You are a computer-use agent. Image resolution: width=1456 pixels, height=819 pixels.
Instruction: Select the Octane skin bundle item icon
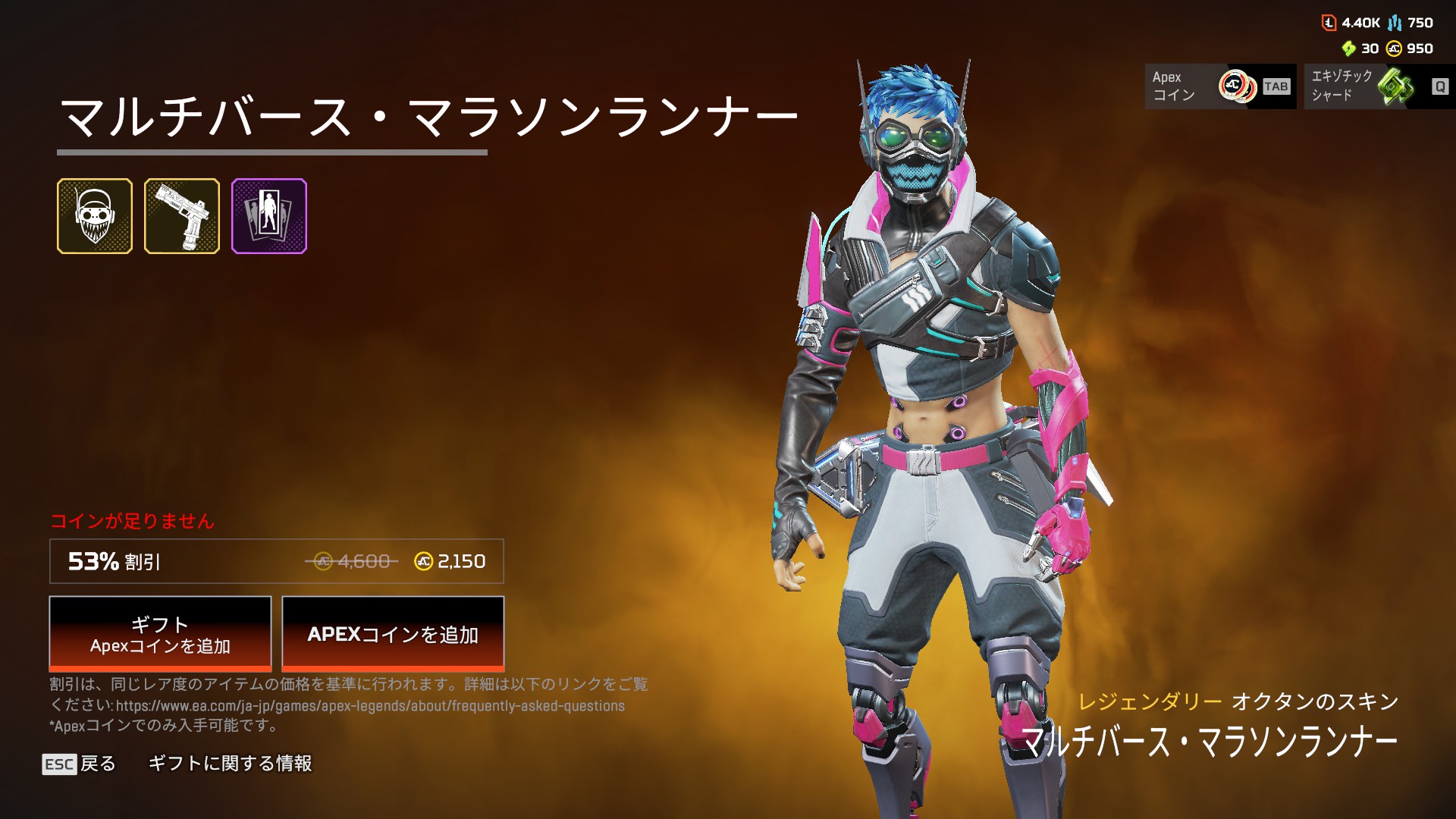point(95,216)
